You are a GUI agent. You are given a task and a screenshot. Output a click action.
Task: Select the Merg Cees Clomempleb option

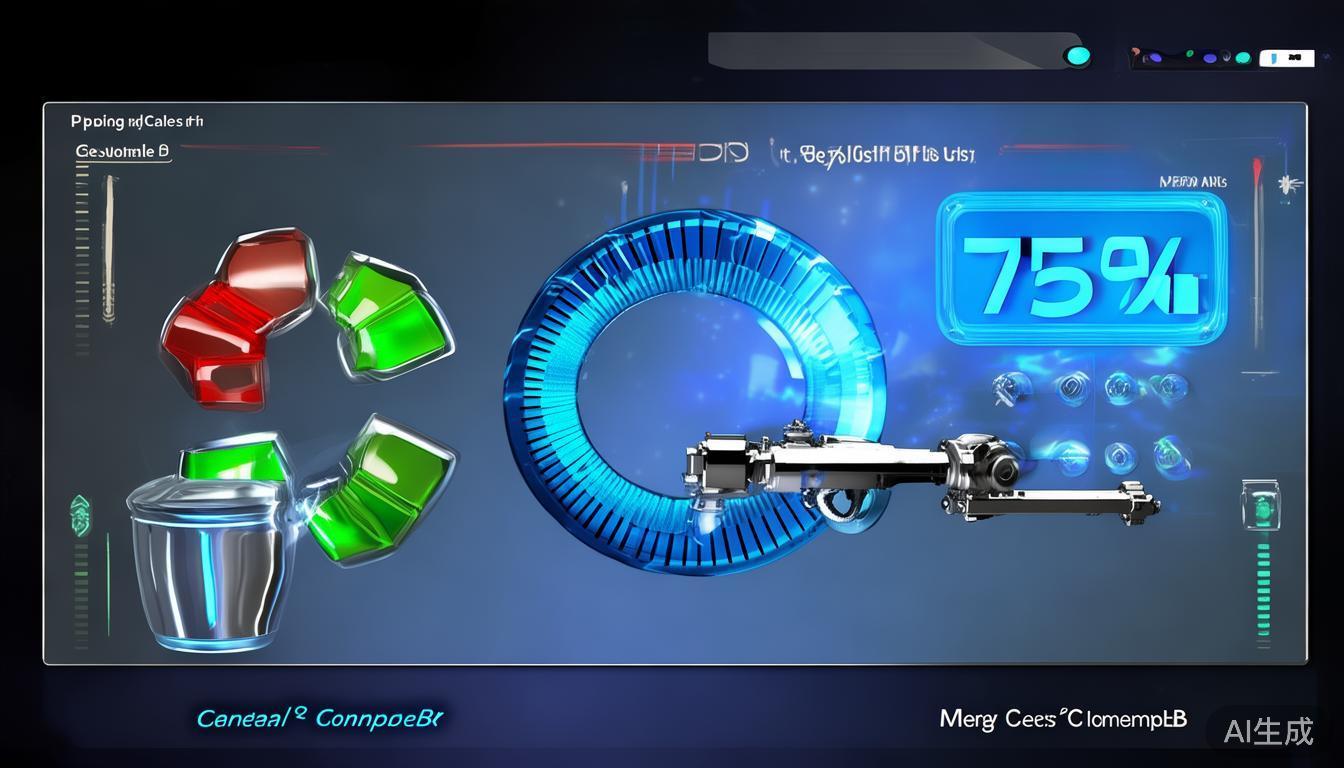pos(1063,719)
